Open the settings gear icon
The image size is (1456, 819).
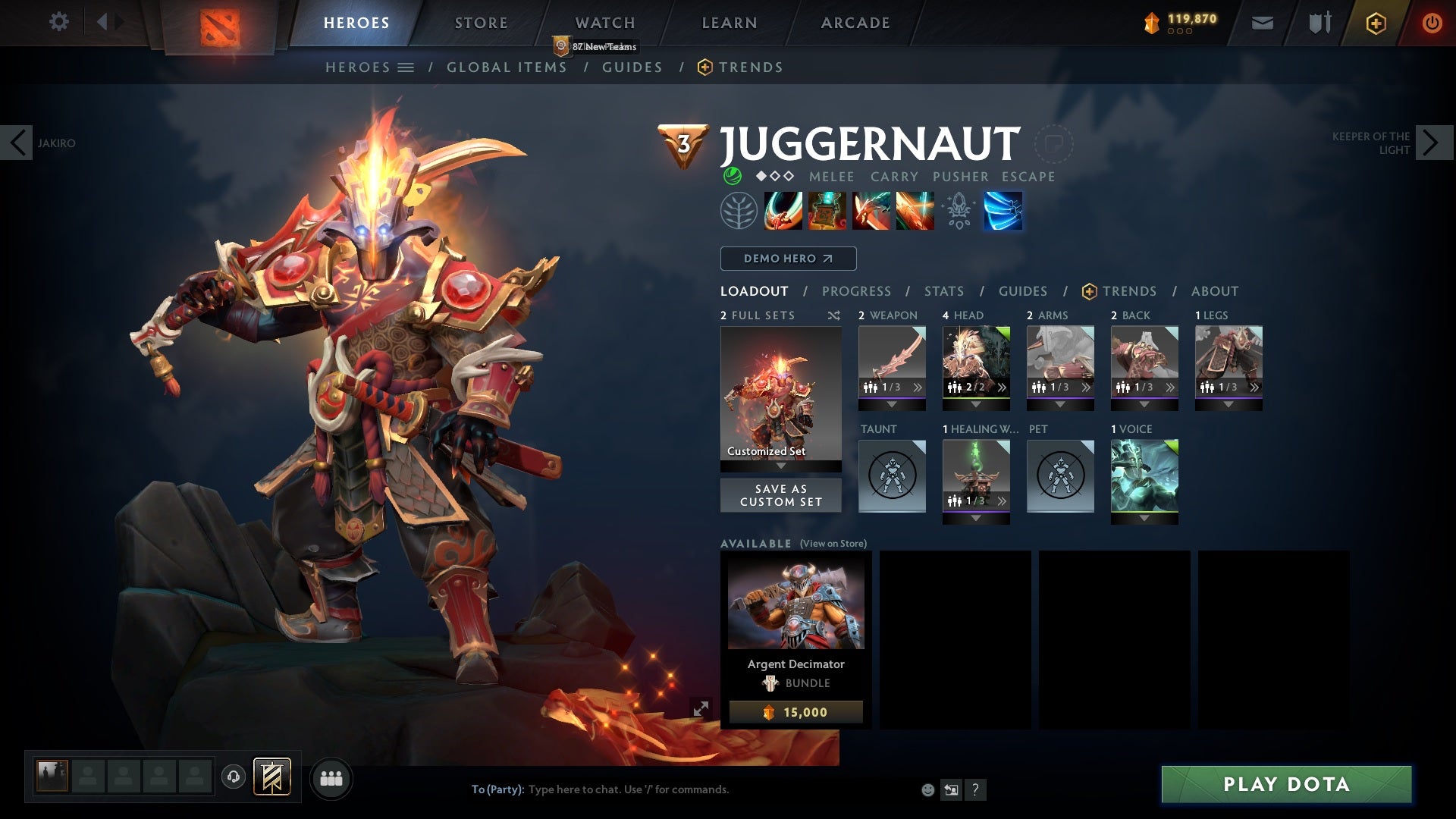pos(59,22)
